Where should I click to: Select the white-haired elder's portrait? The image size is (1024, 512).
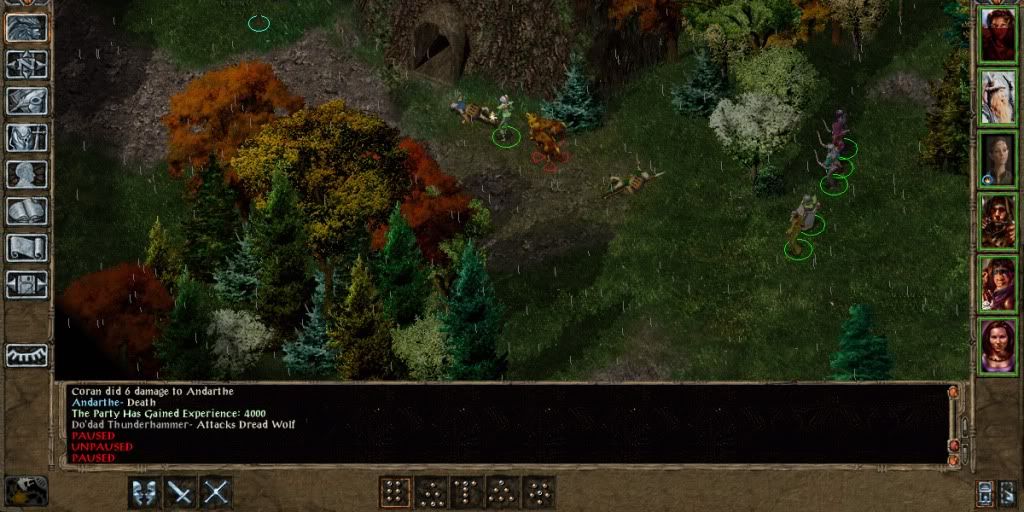[997, 97]
